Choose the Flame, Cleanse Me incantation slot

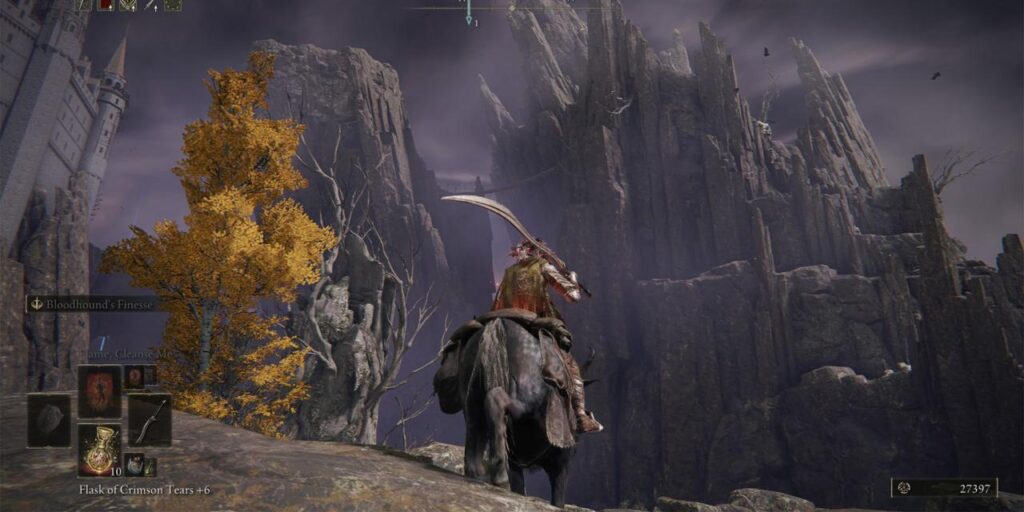click(x=100, y=391)
